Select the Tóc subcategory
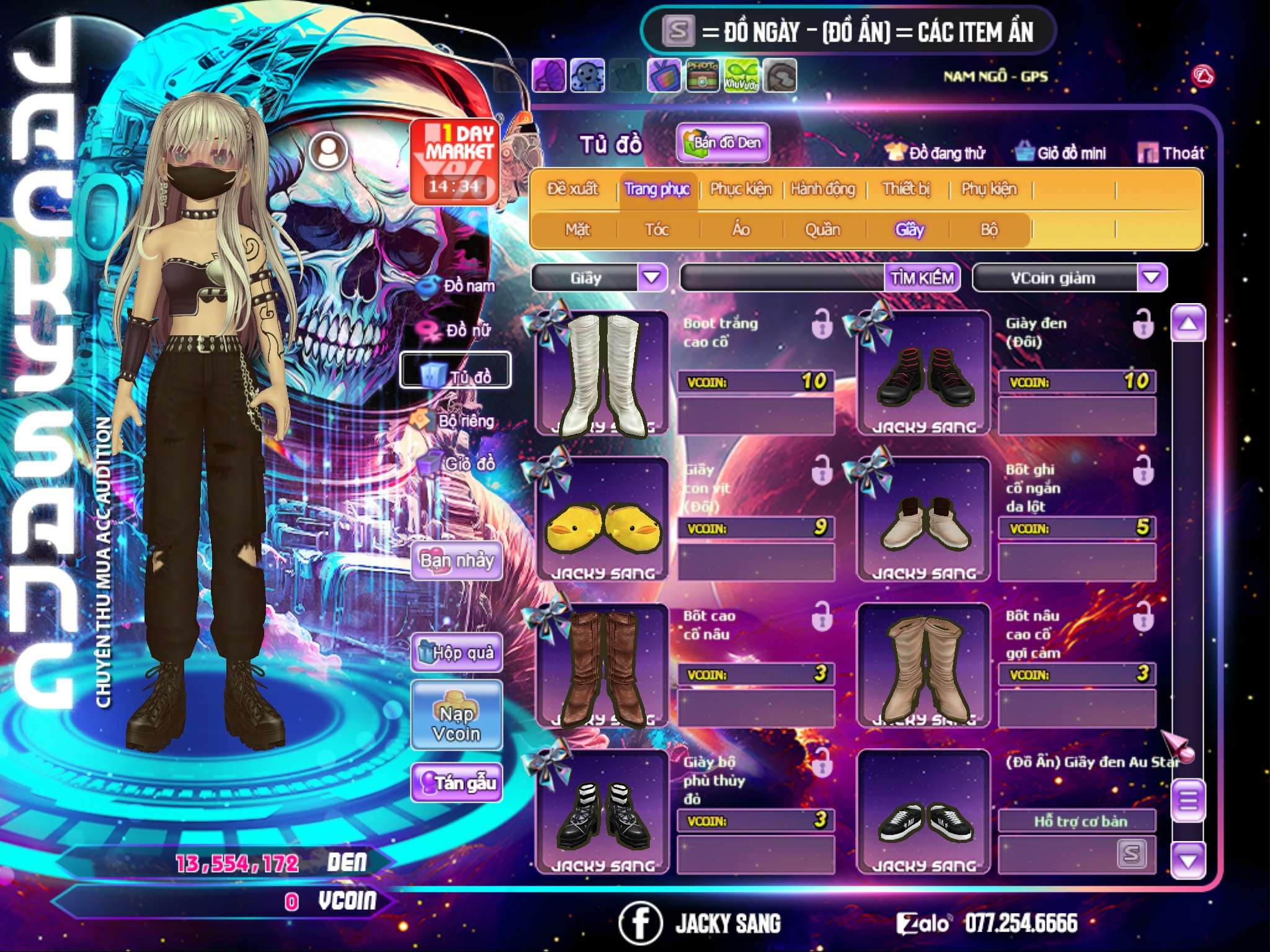Screen dimensions: 1270x952 click(657, 230)
